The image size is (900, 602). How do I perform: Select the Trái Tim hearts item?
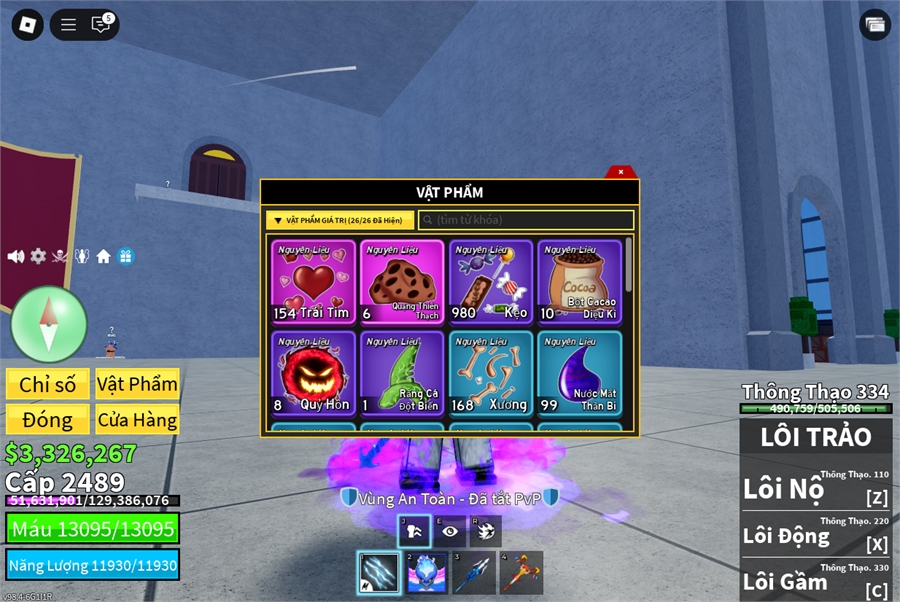[x=313, y=283]
